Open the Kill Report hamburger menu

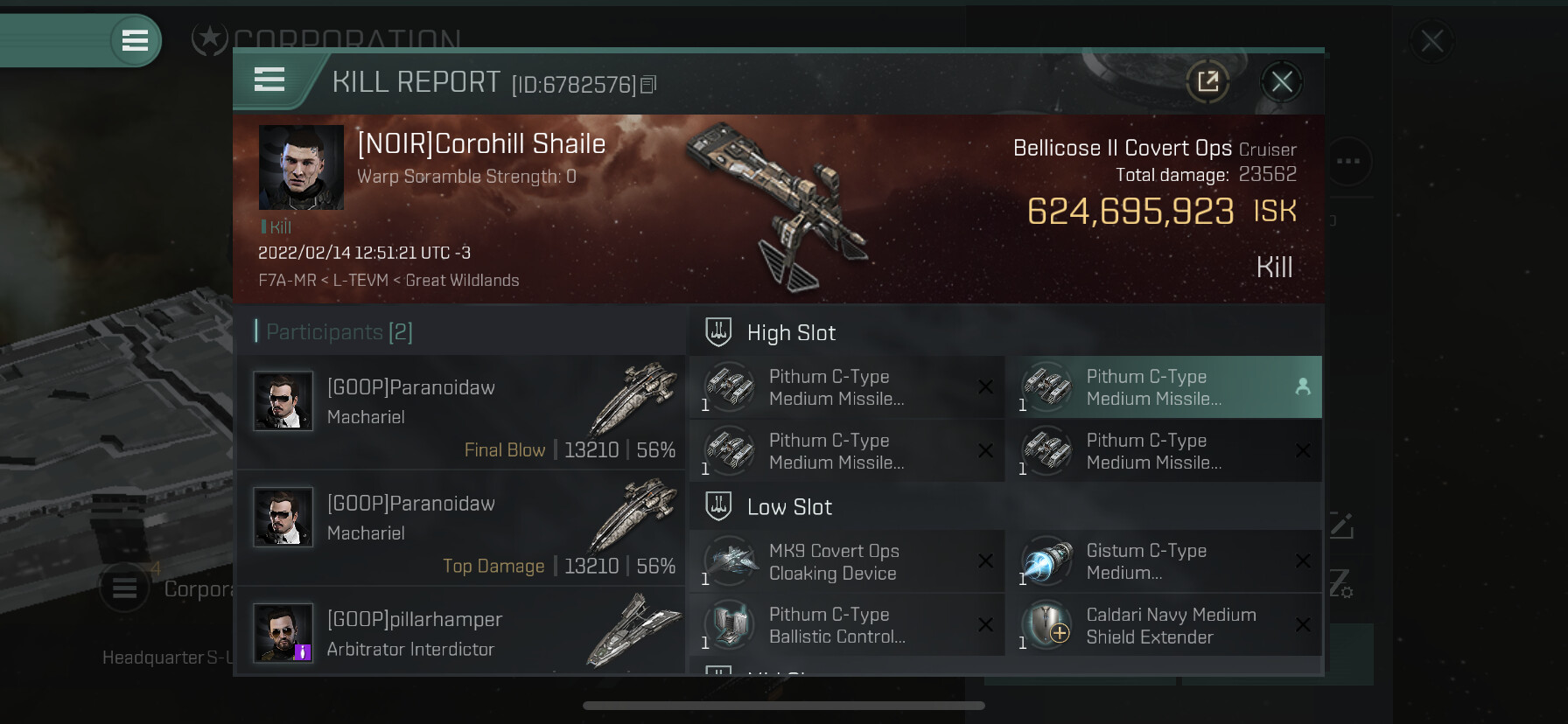point(269,80)
